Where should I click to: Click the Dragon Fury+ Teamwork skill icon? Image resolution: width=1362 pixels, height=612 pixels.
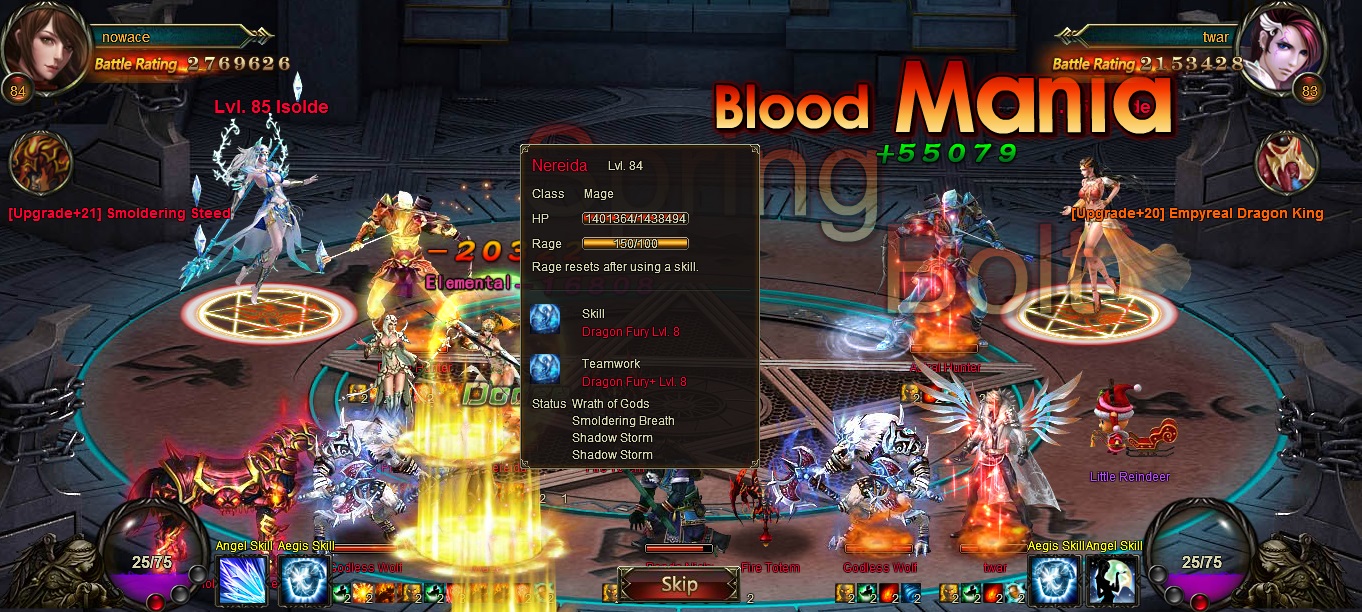(546, 370)
